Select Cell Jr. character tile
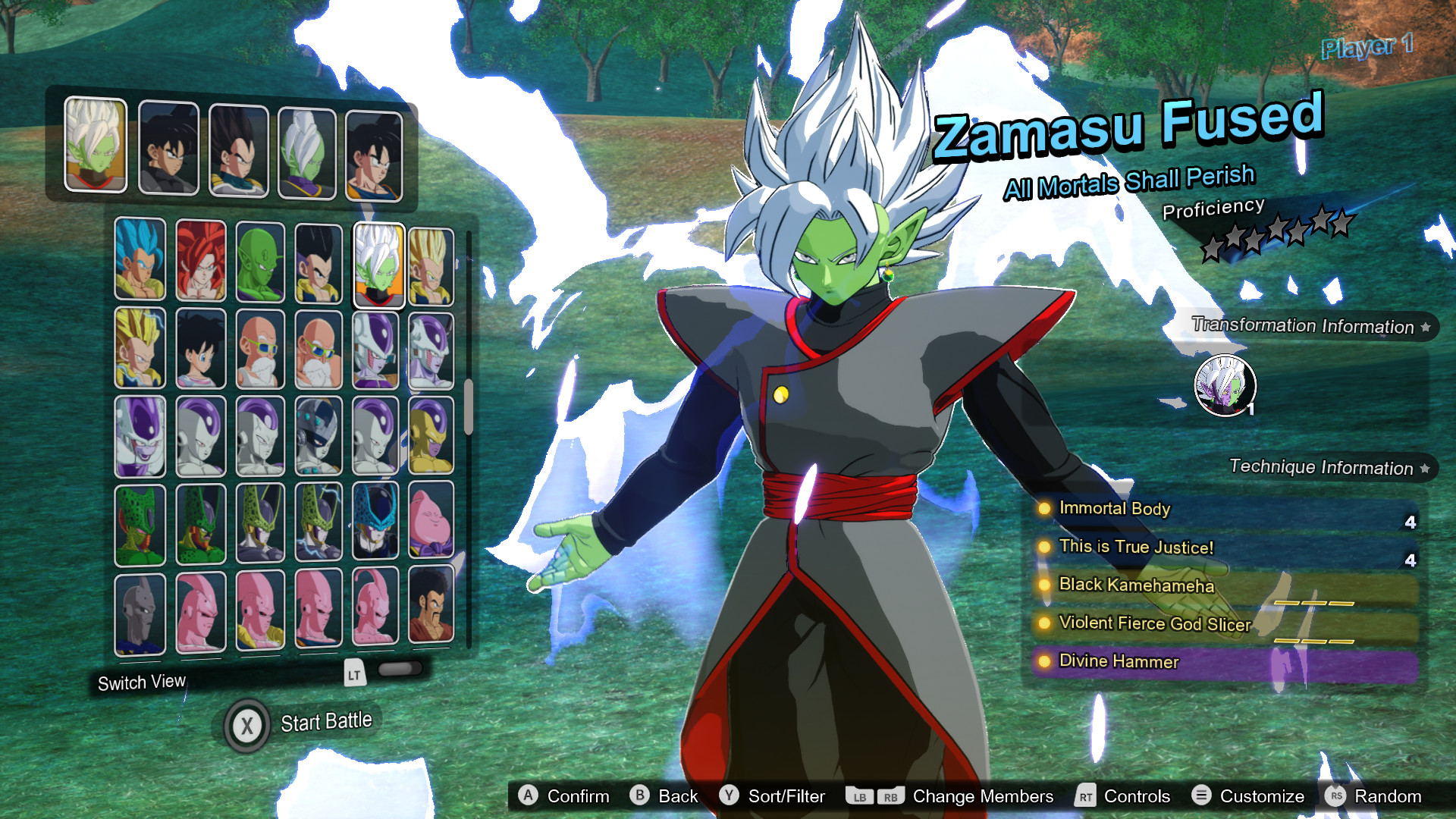Screen dimensions: 1456x819 point(375,522)
